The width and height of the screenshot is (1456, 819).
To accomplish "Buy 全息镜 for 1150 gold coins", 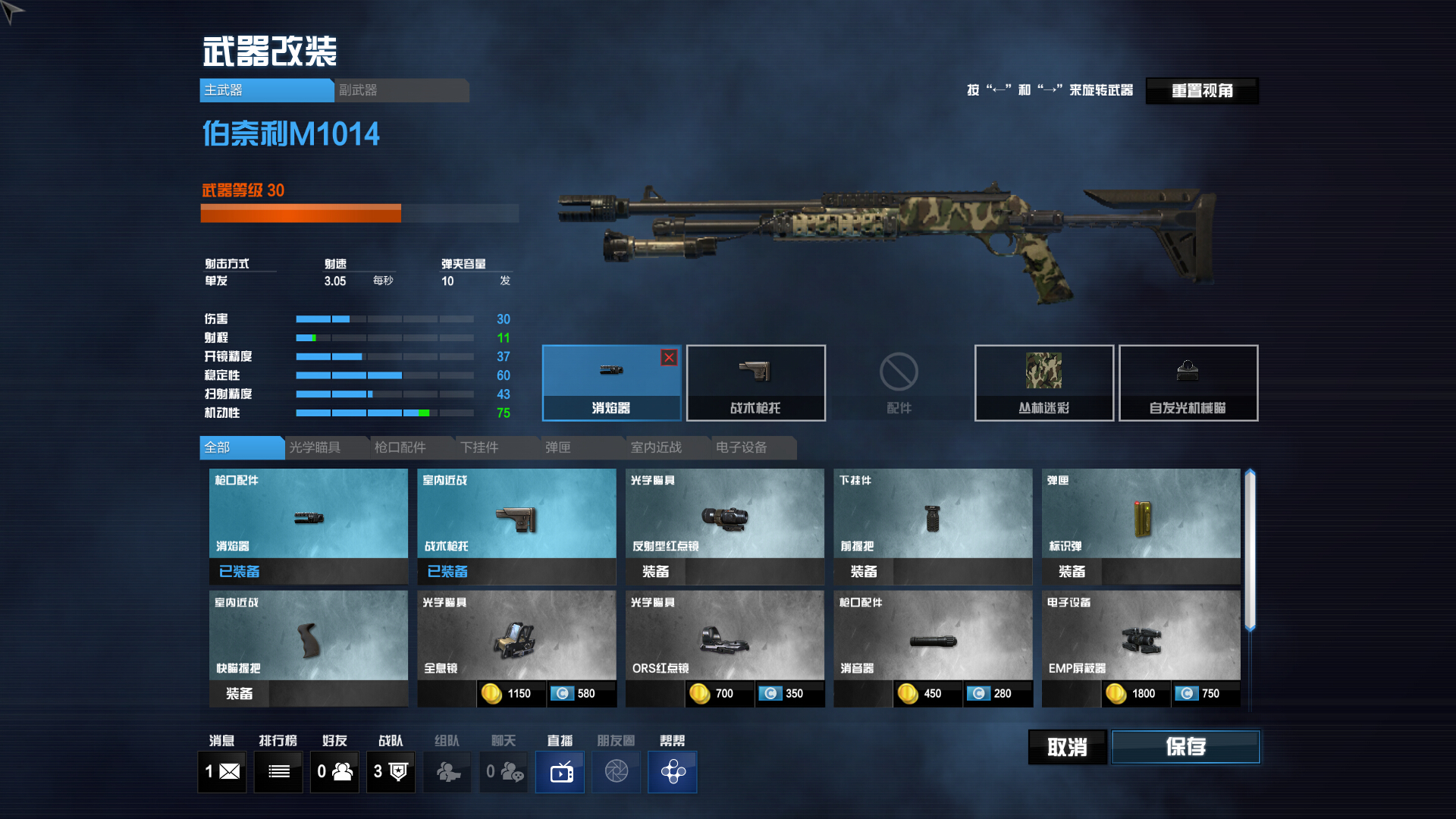I will pos(510,694).
